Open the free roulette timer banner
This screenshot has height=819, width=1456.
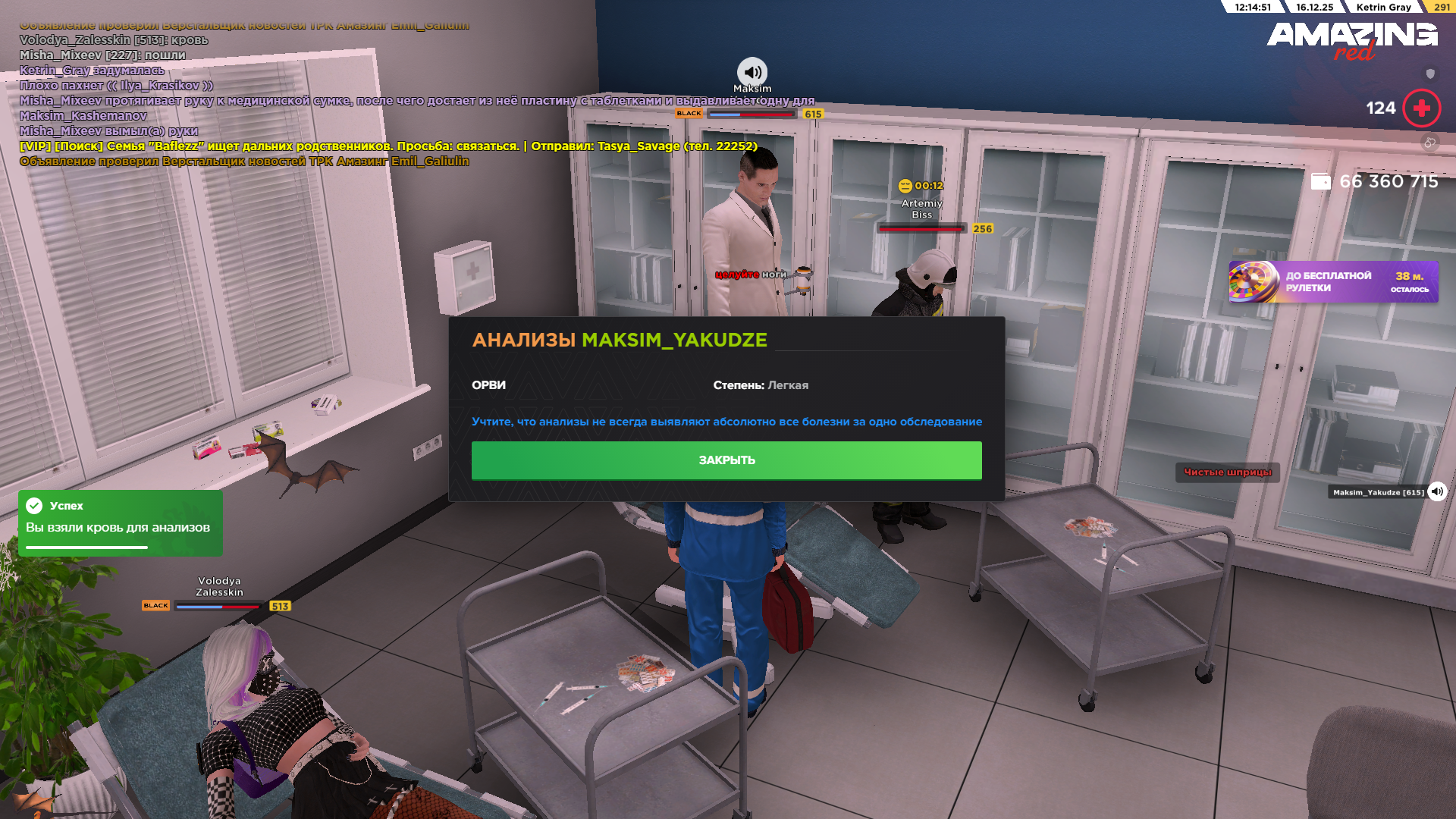(1332, 282)
